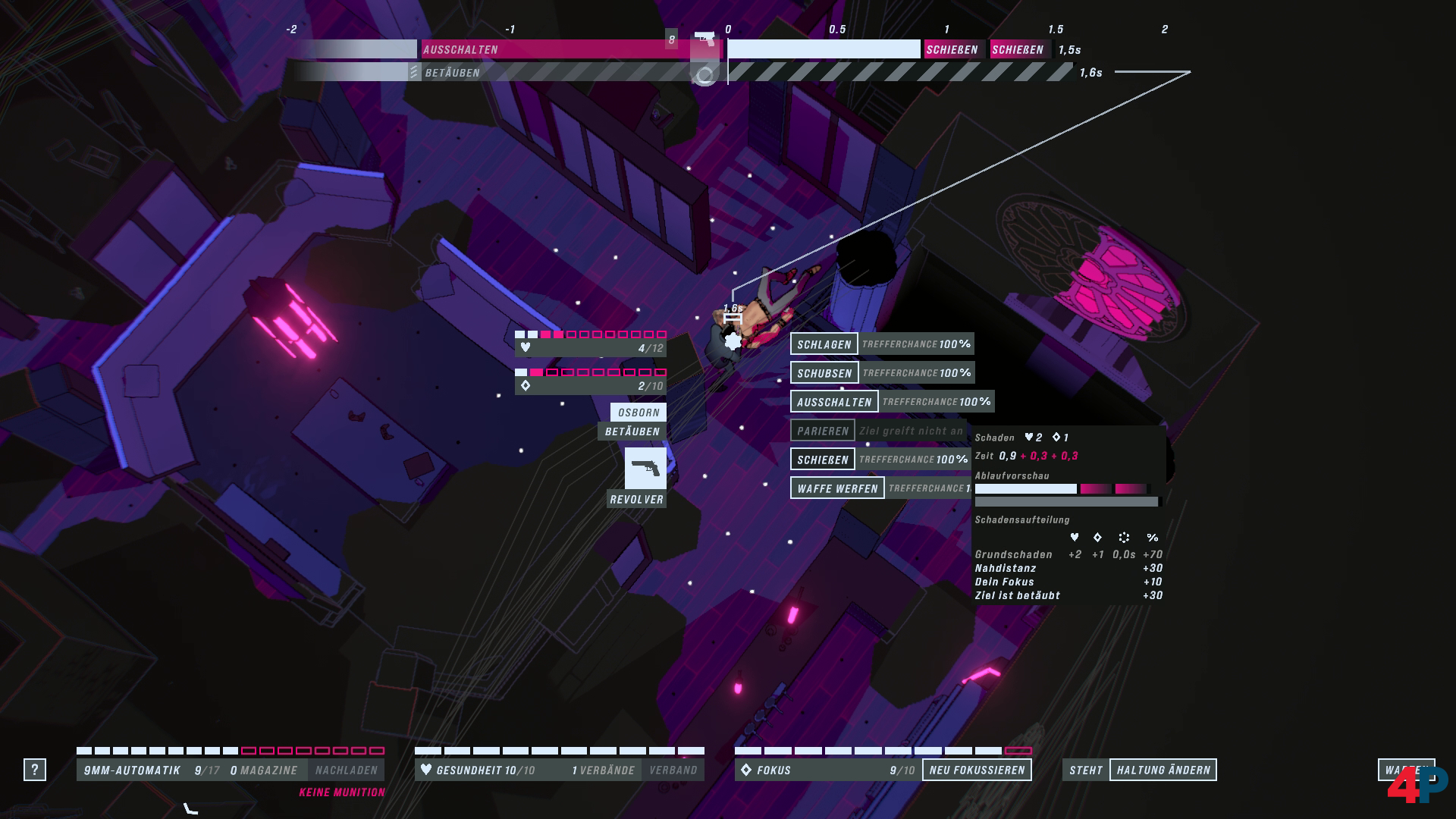Click the greyed-out Parieren action
The image size is (1456, 819).
[x=823, y=431]
